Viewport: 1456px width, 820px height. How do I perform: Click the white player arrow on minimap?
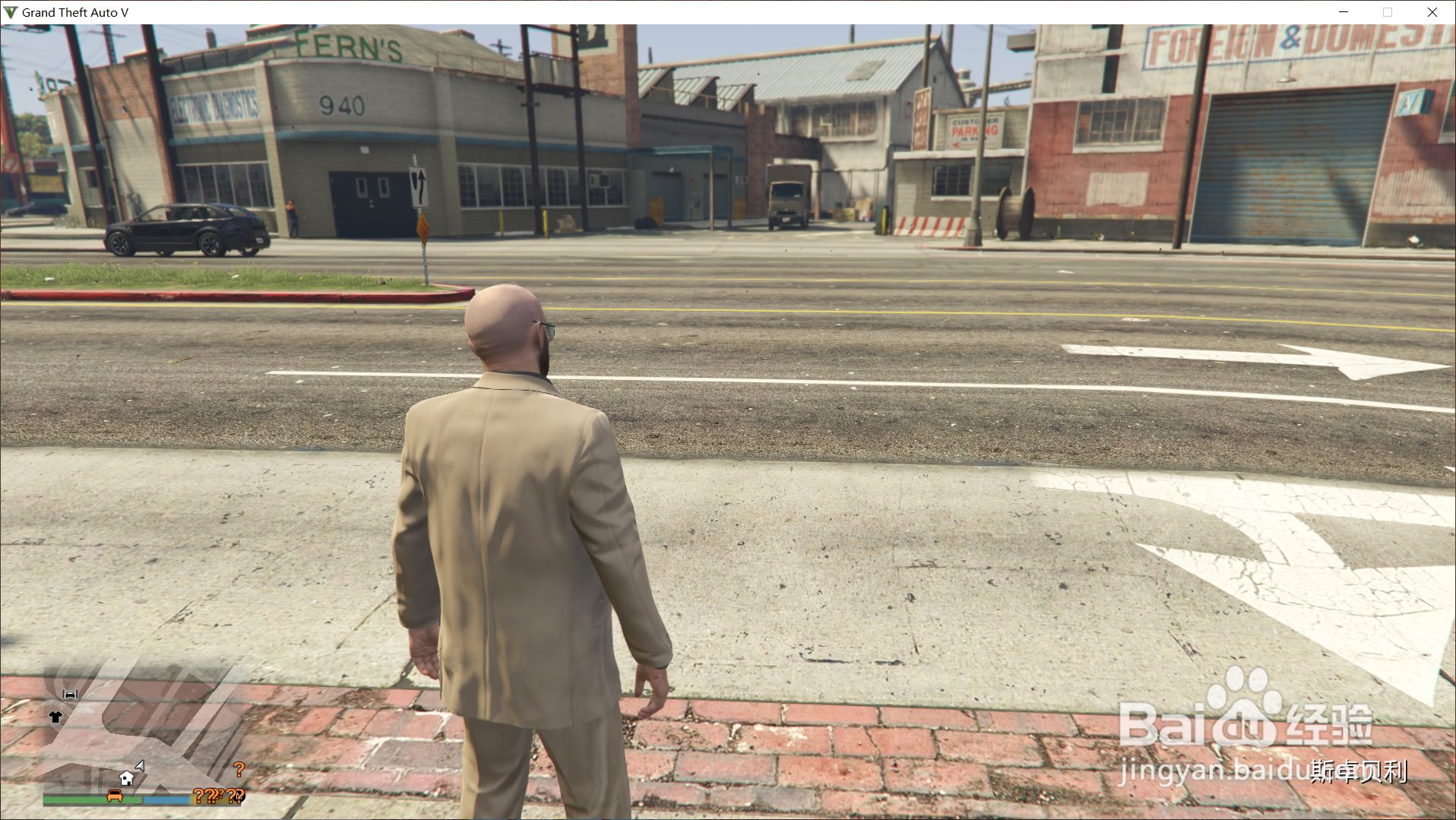pyautogui.click(x=140, y=766)
